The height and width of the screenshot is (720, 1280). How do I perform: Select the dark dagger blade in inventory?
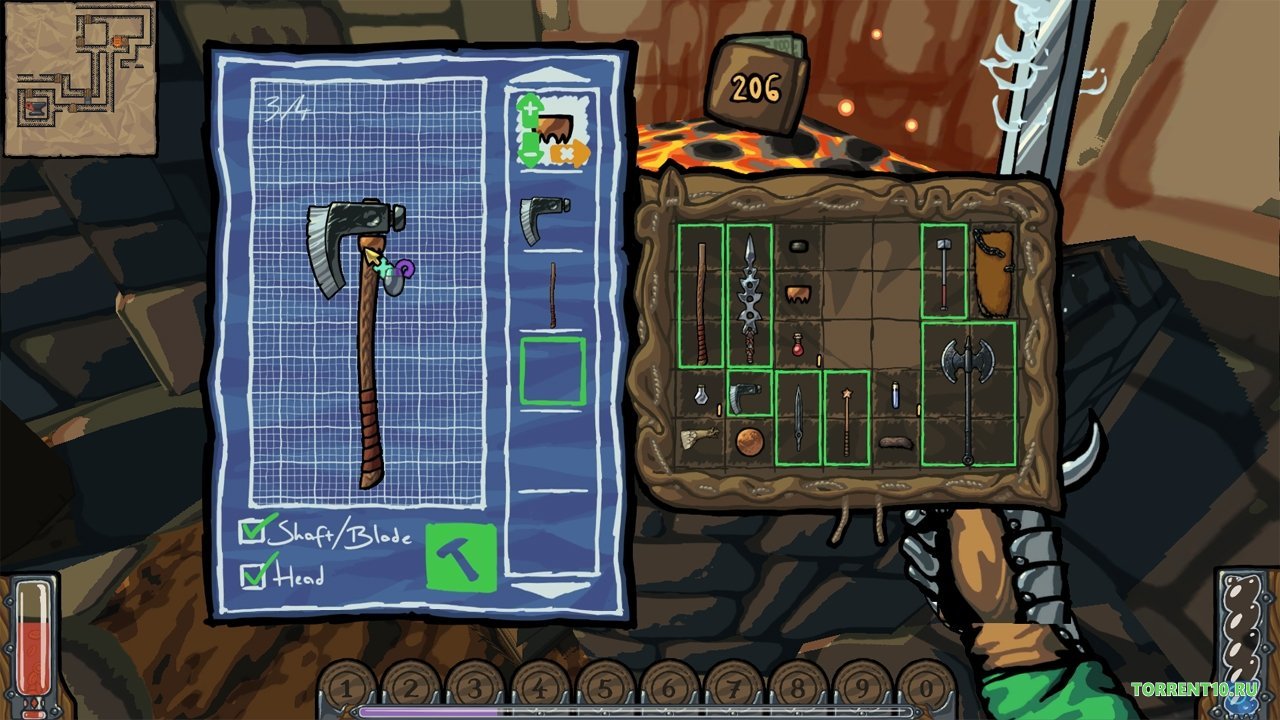[798, 418]
